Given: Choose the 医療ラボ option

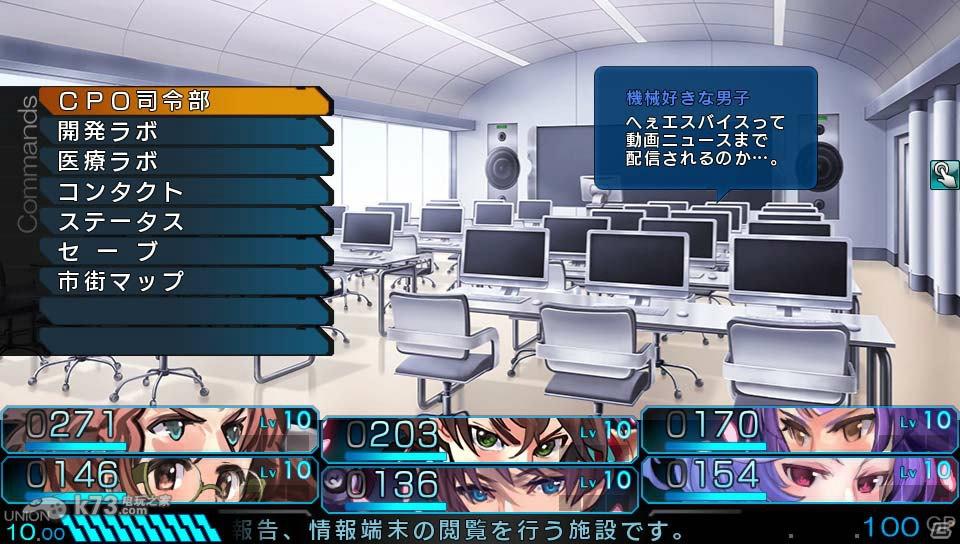Looking at the screenshot, I should click(185, 161).
